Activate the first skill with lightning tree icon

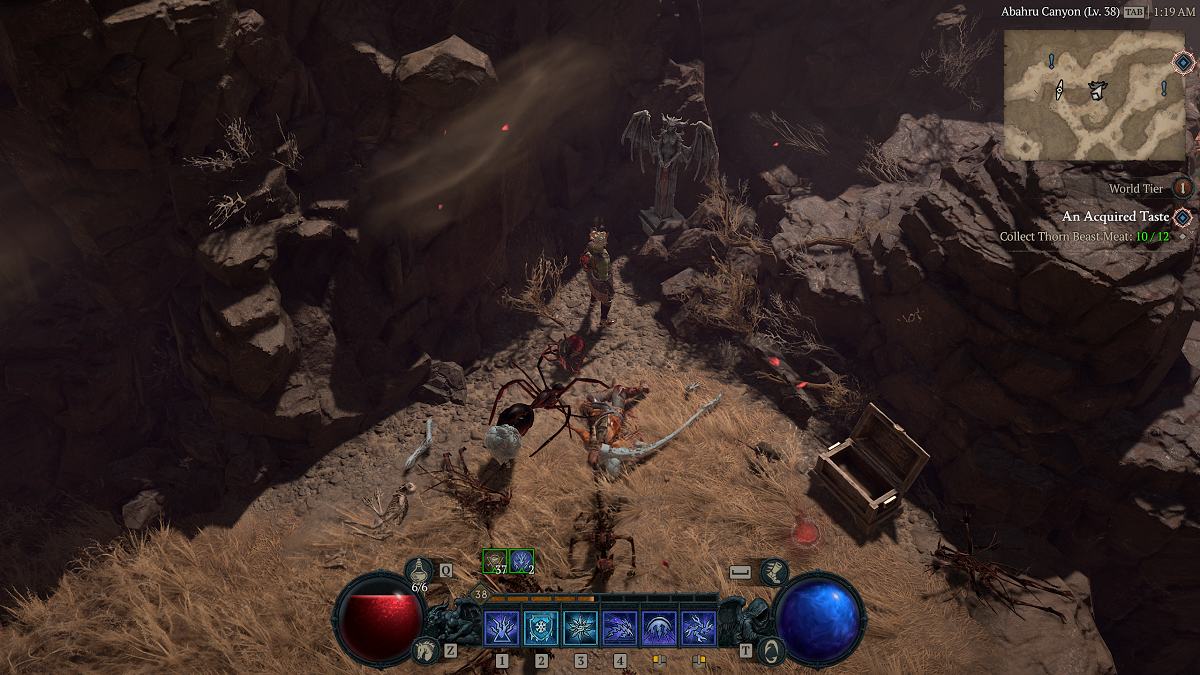501,629
